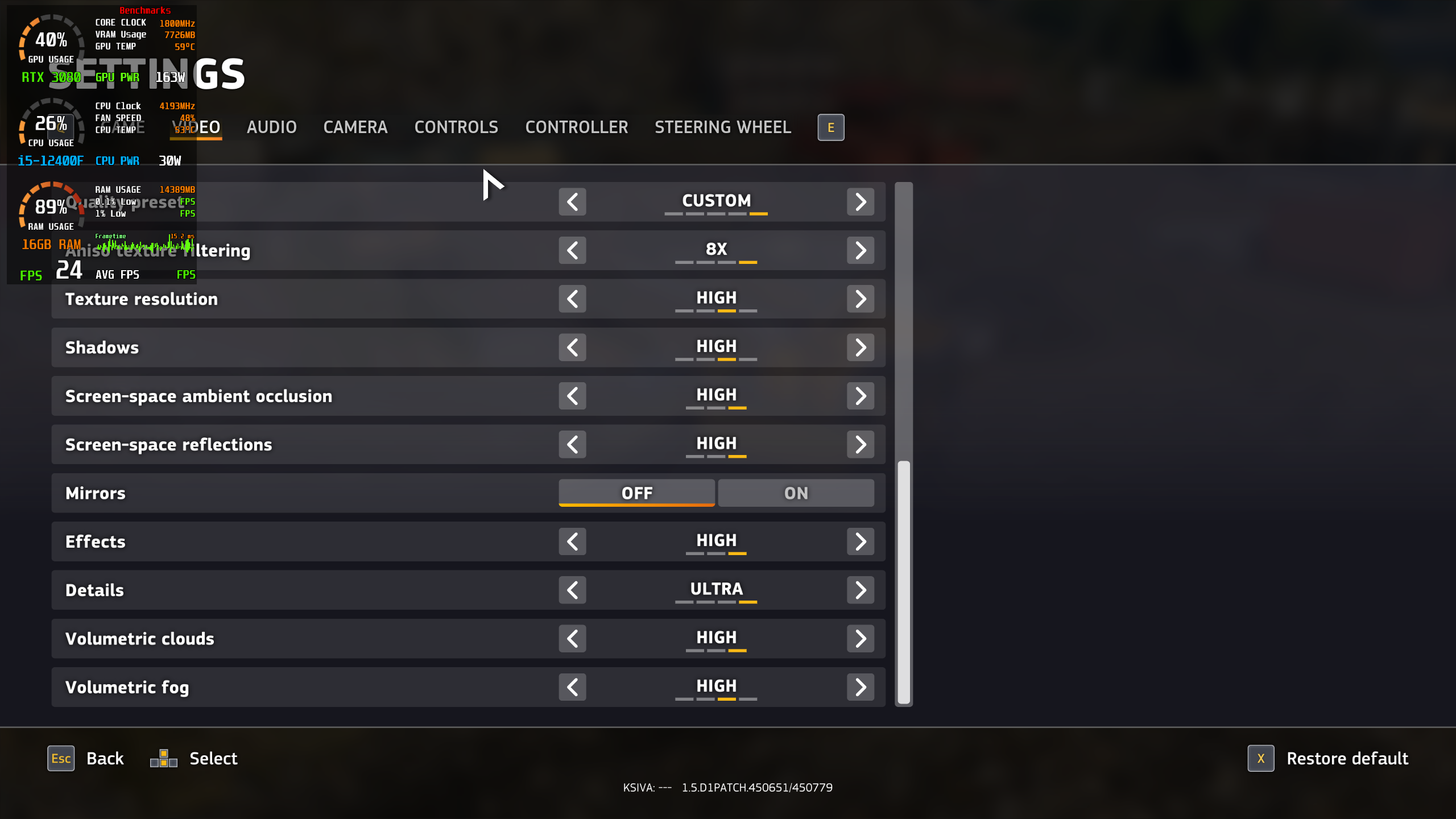Viewport: 1456px width, 819px height.
Task: Open the STEERING WHEEL tab
Action: 723,127
